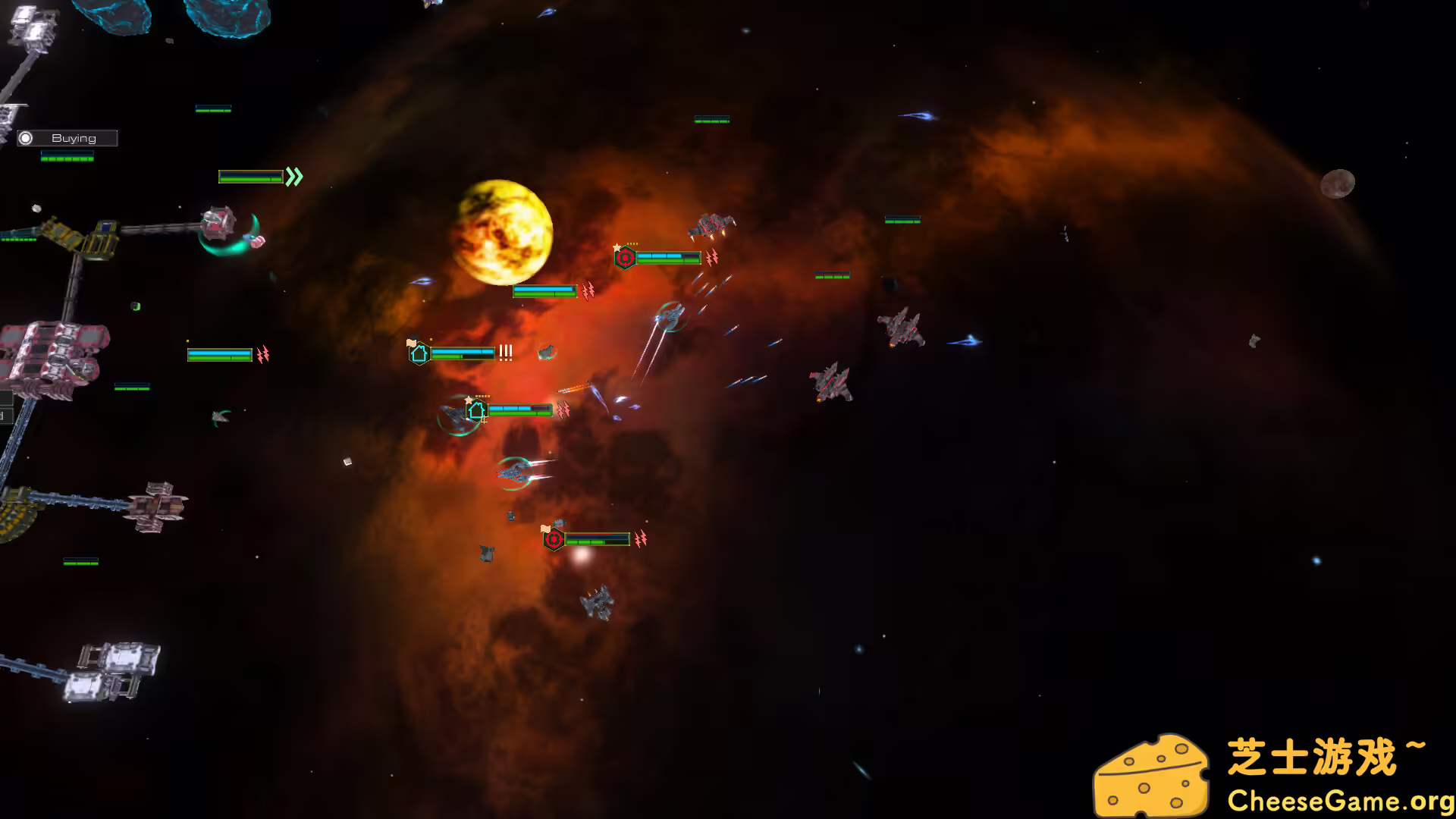Select the '!!!' alert indicator near the station
This screenshot has width=1456, height=819.
click(505, 353)
